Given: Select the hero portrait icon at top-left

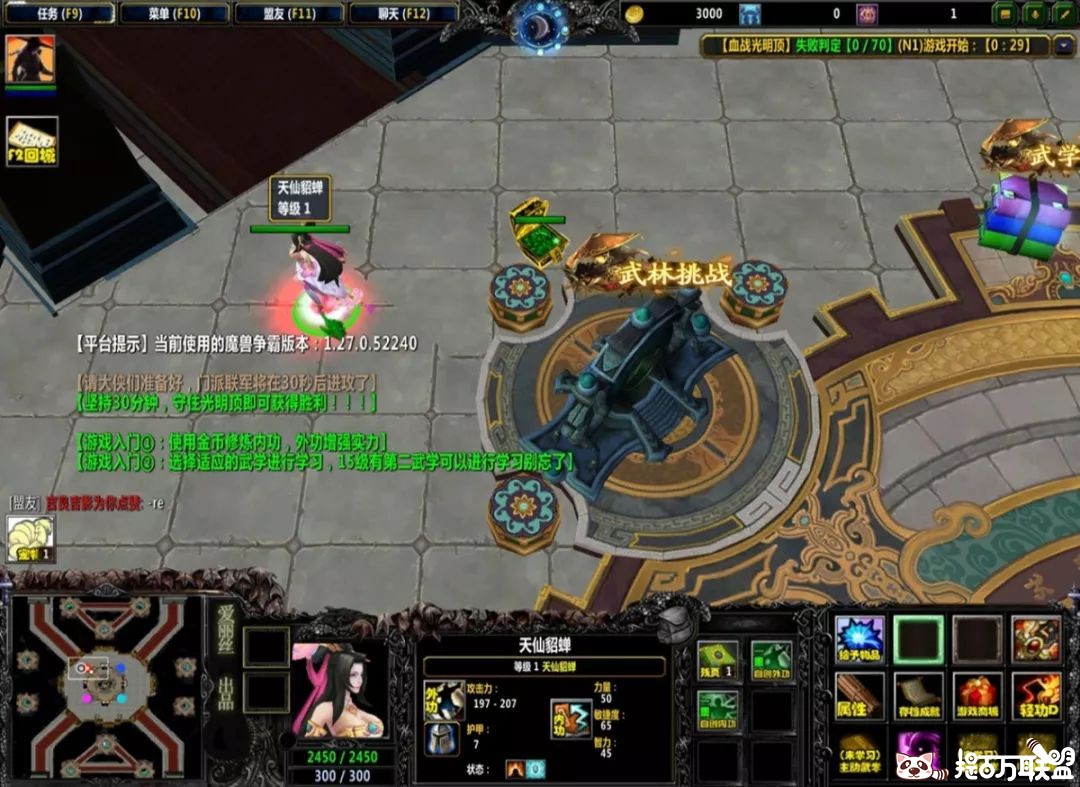Looking at the screenshot, I should 30,59.
